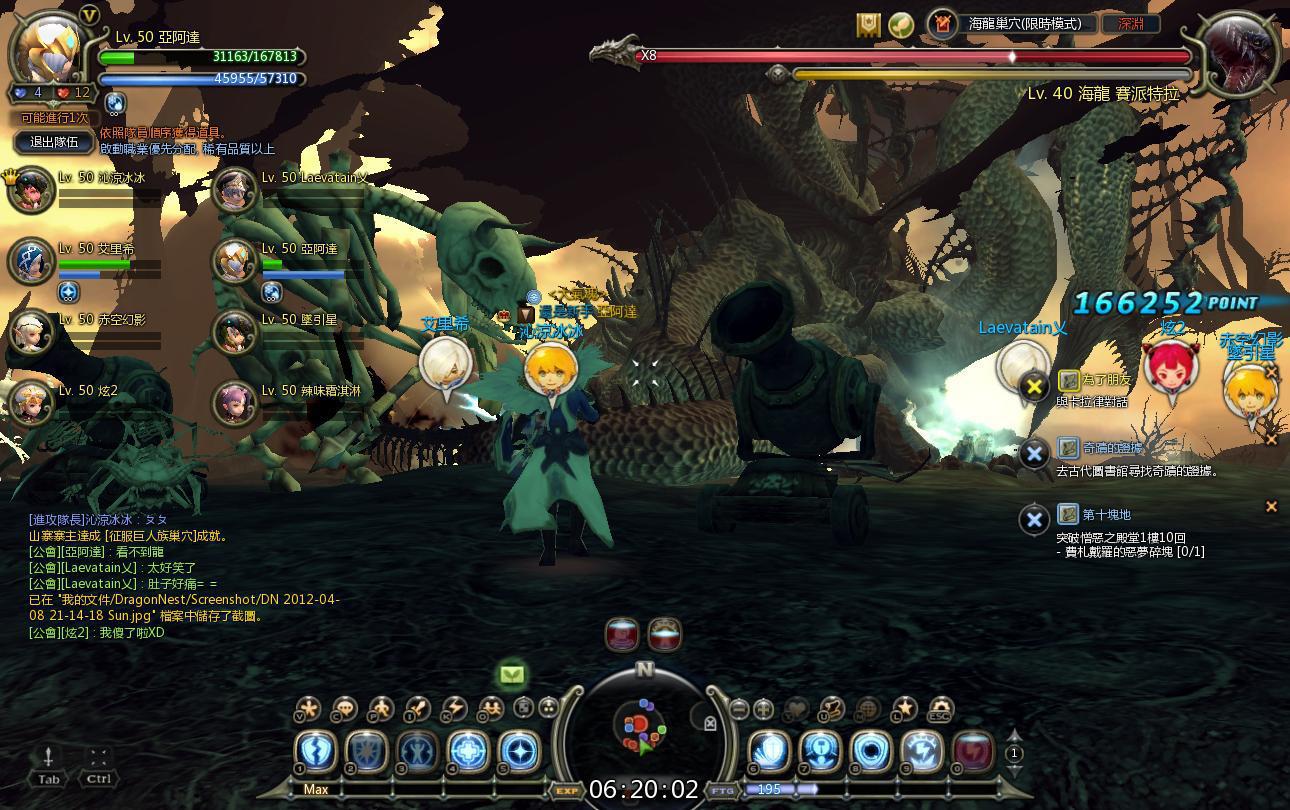Screen dimensions: 1290x810
Task: Select party leader 沁涼冰冰's portrait
Action: [x=32, y=189]
